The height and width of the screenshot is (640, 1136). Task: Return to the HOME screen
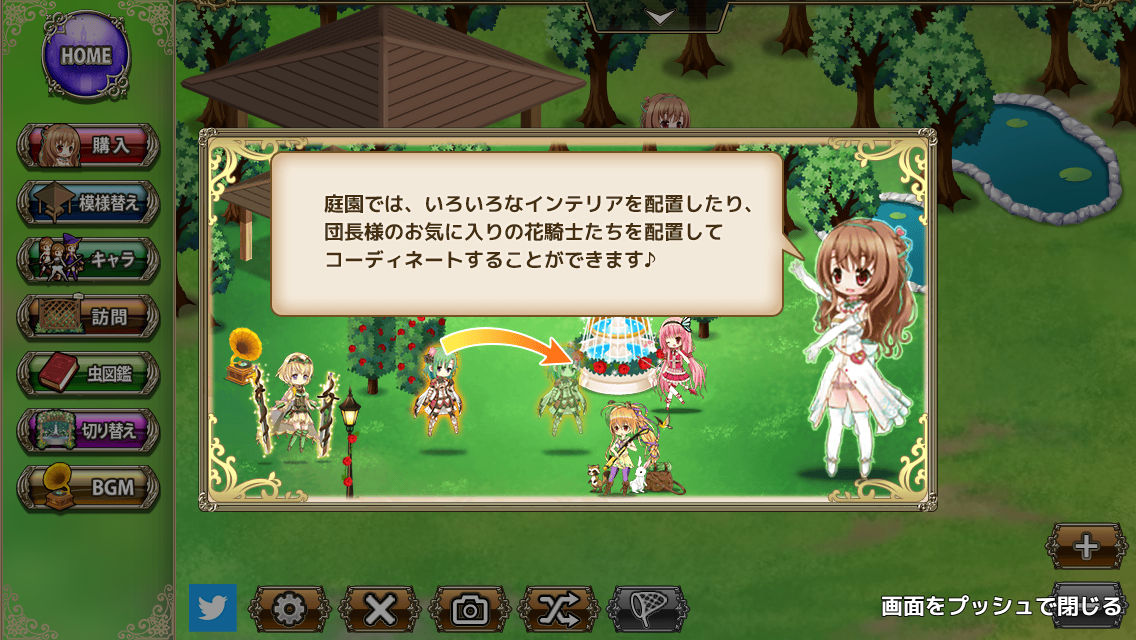click(x=85, y=56)
